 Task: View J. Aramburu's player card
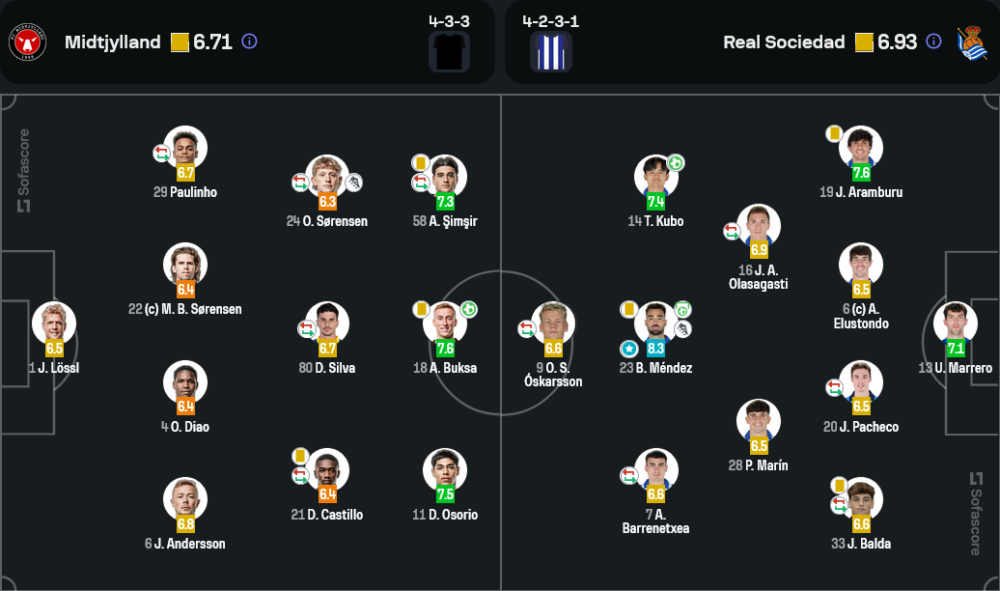click(x=860, y=148)
